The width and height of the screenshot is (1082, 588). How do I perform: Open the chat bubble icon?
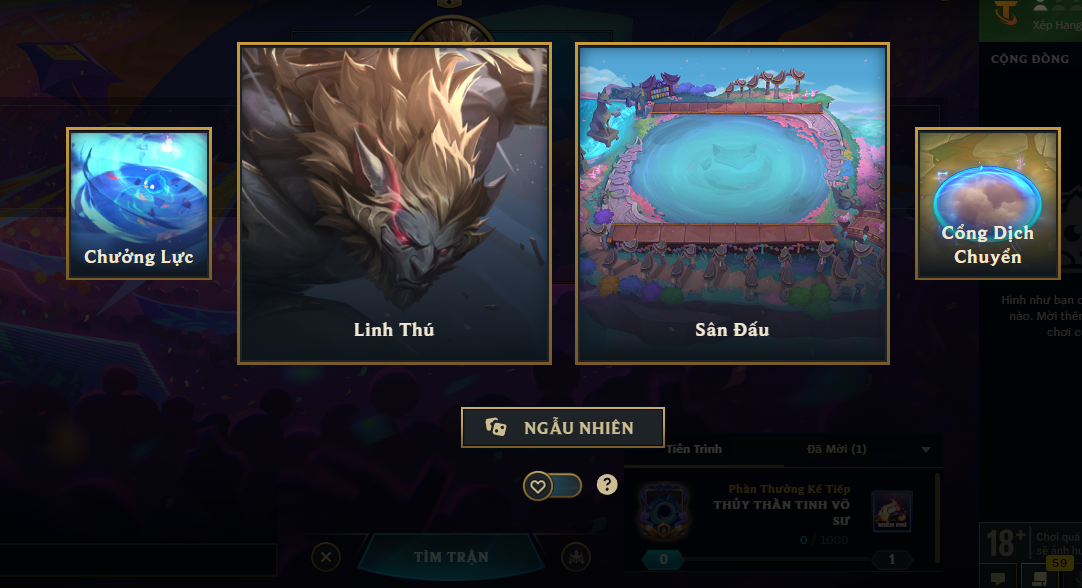point(998,578)
